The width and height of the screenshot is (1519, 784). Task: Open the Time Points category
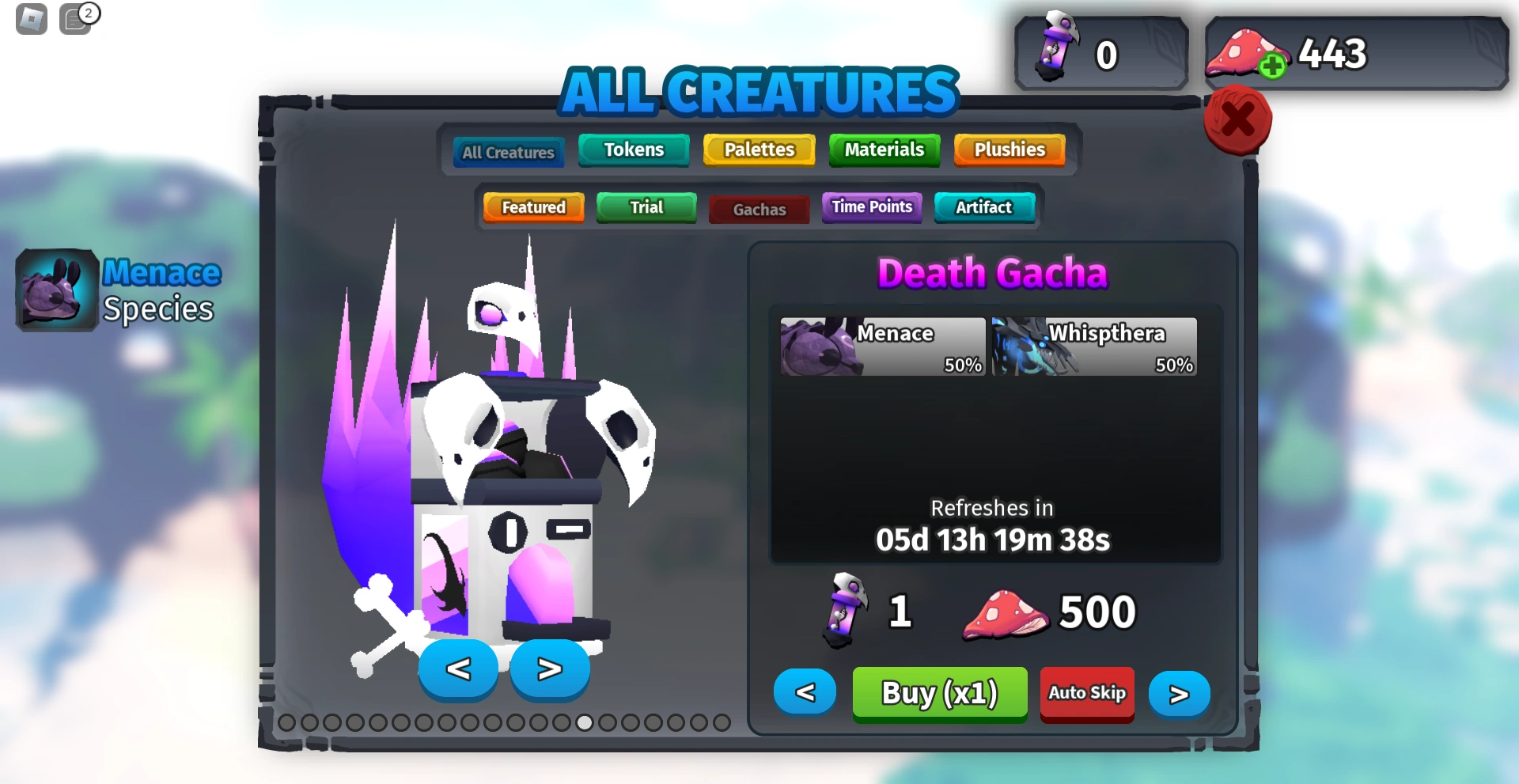tap(871, 206)
